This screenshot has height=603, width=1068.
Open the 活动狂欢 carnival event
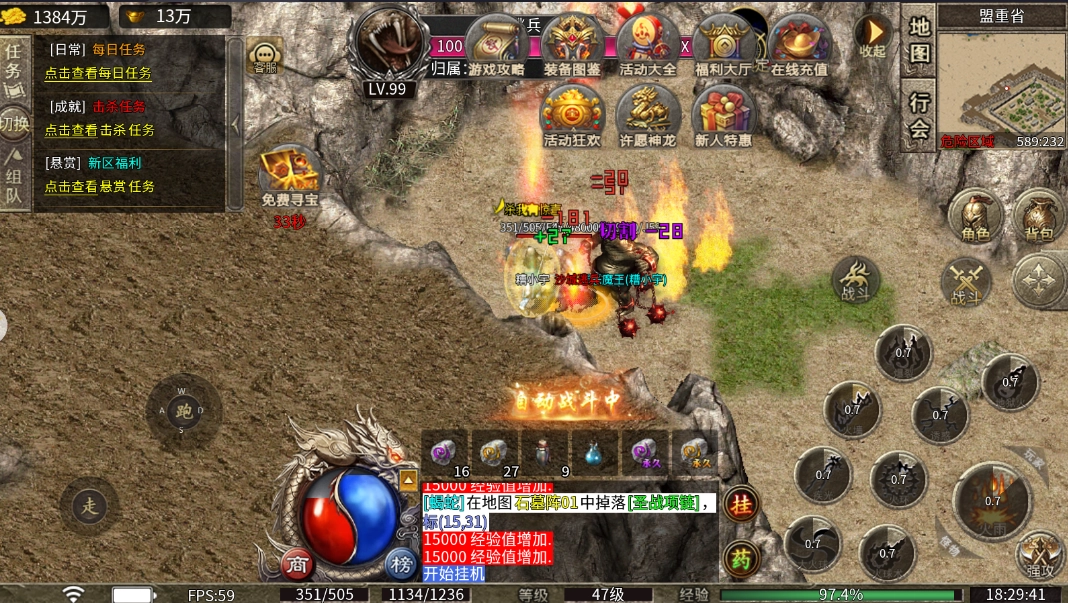(572, 115)
